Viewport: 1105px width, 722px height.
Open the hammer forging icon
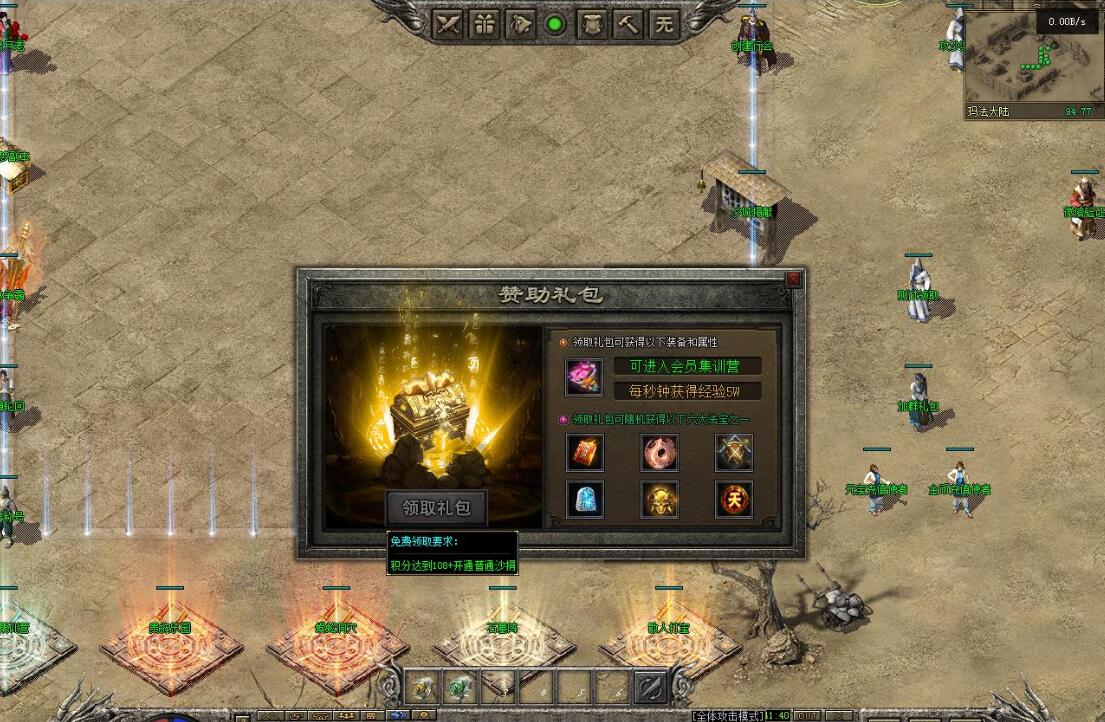pos(628,25)
